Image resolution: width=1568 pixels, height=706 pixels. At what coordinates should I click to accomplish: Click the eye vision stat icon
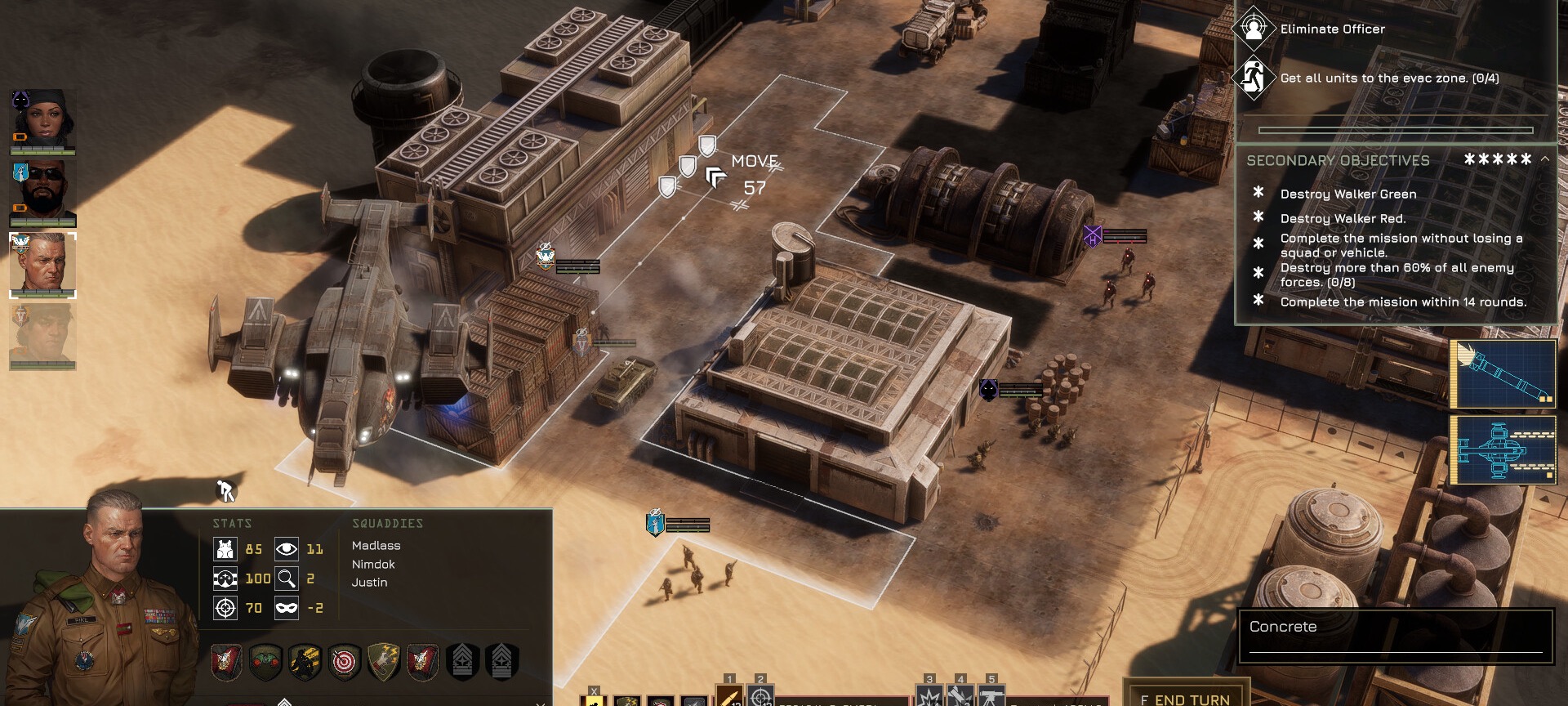tap(287, 549)
